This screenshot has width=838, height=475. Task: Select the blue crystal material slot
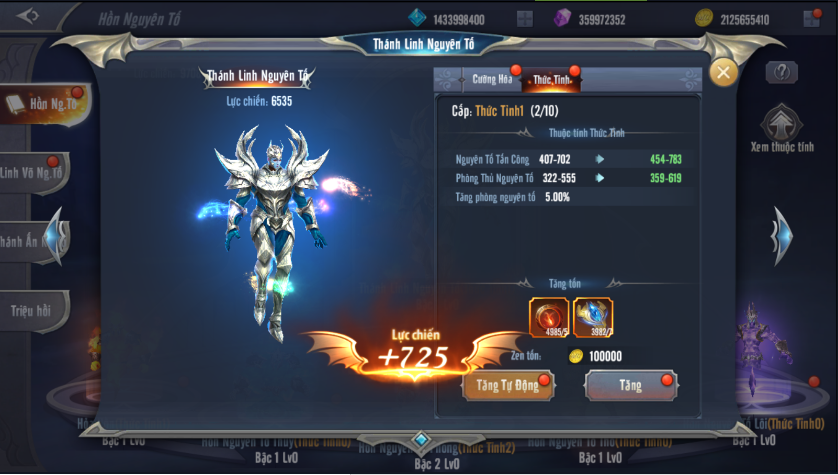click(x=593, y=317)
